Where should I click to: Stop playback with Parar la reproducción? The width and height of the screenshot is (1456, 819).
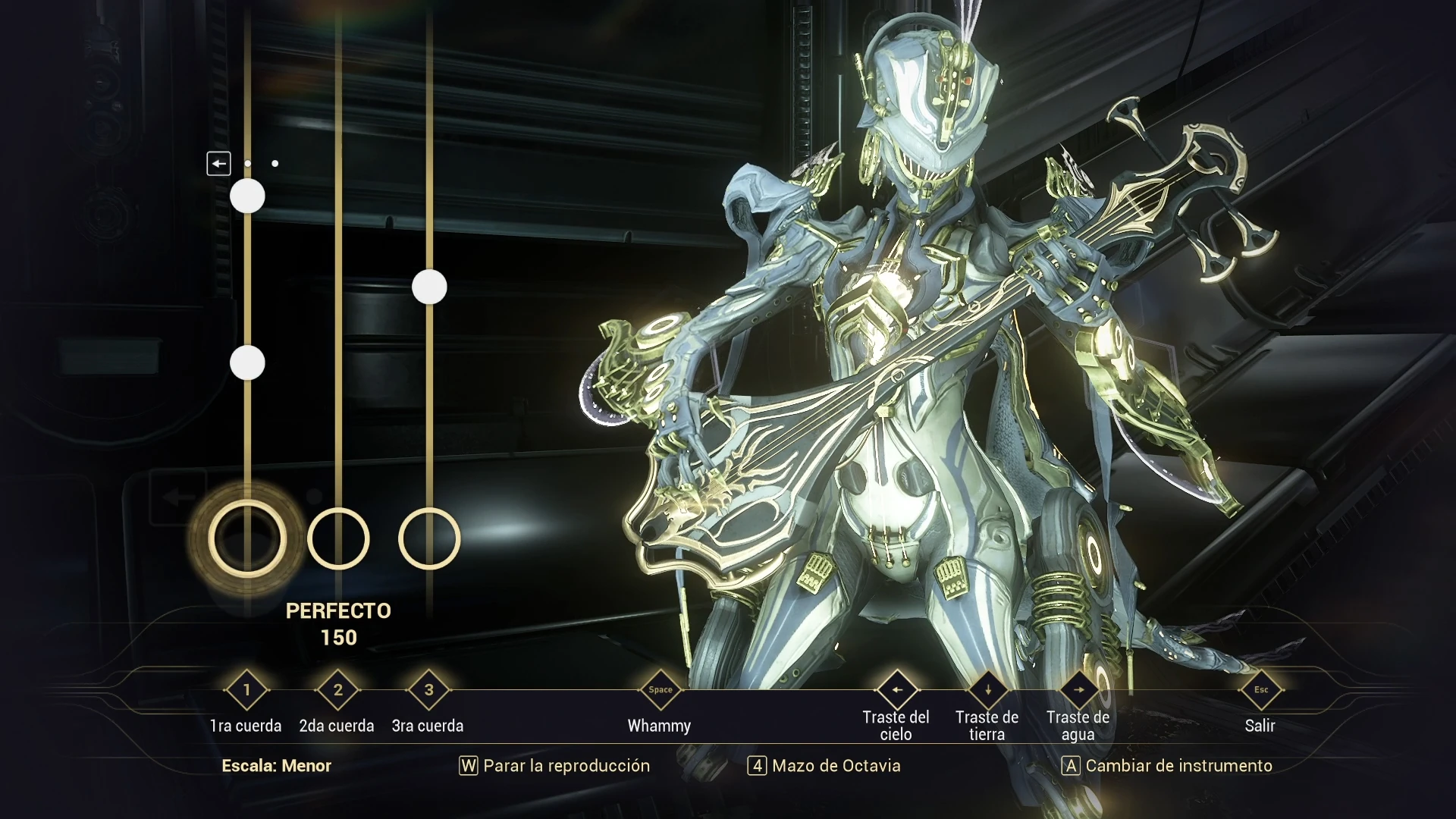click(x=555, y=766)
